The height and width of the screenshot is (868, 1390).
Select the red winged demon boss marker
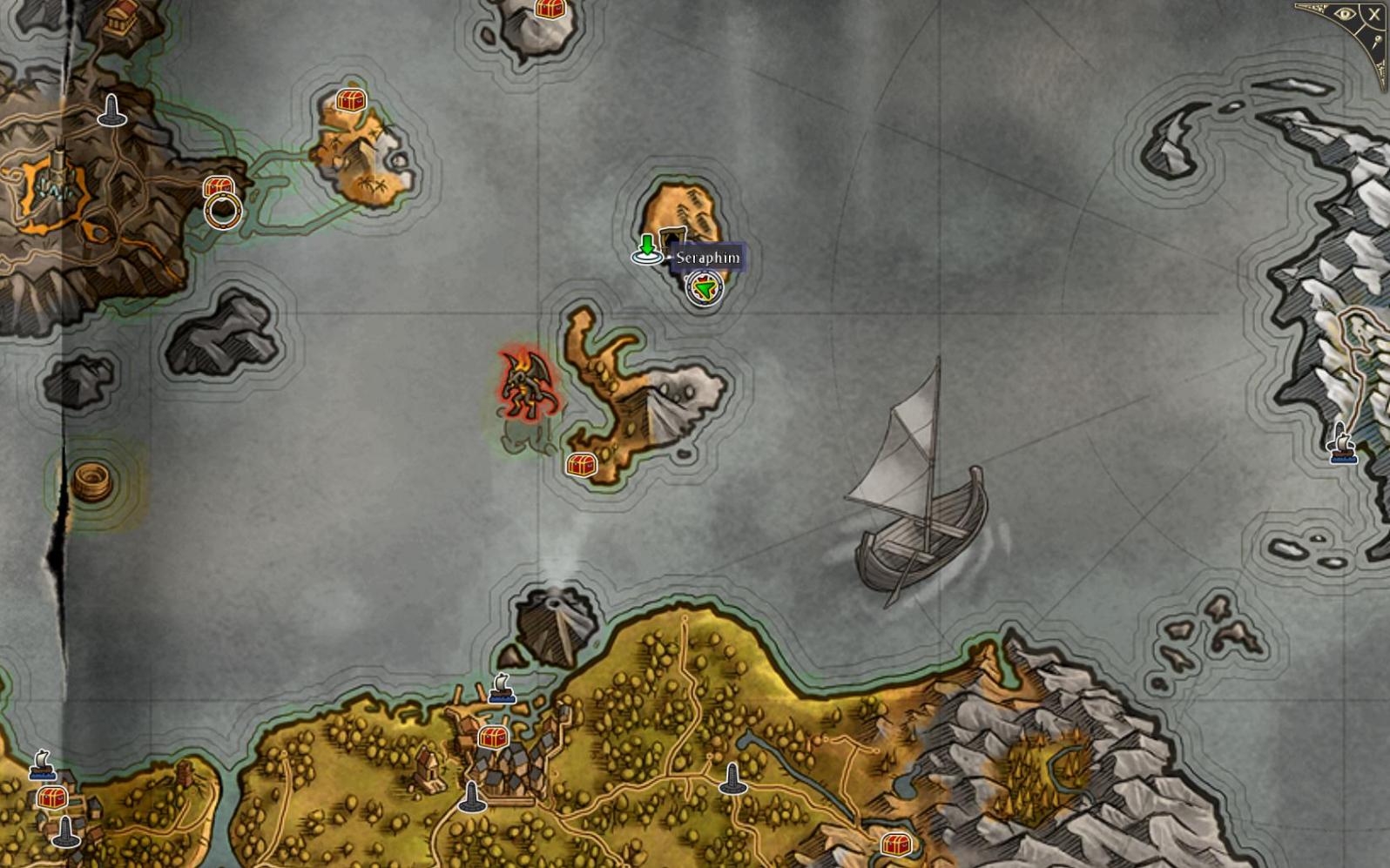[x=527, y=387]
